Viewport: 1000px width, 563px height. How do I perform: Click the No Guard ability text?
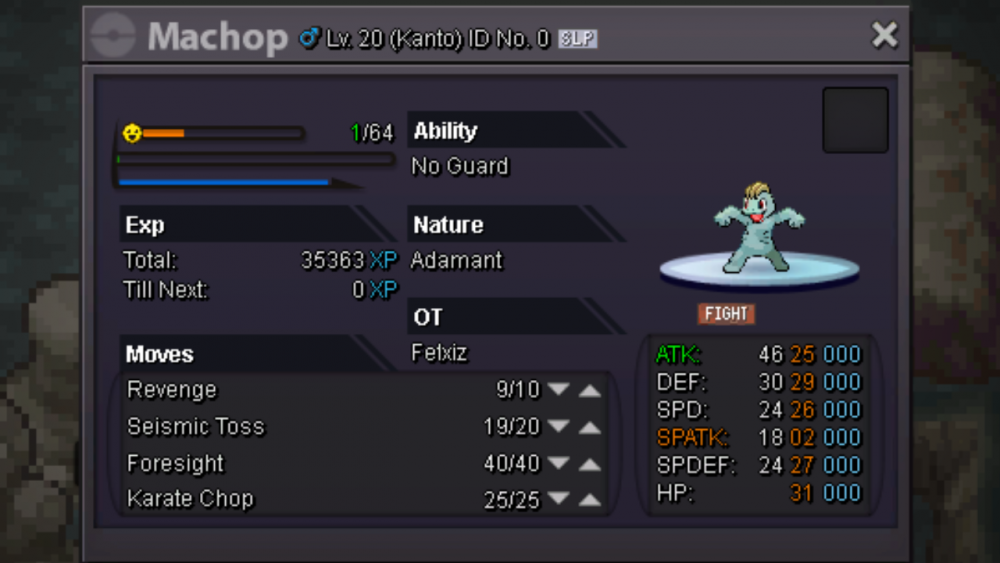pyautogui.click(x=460, y=166)
